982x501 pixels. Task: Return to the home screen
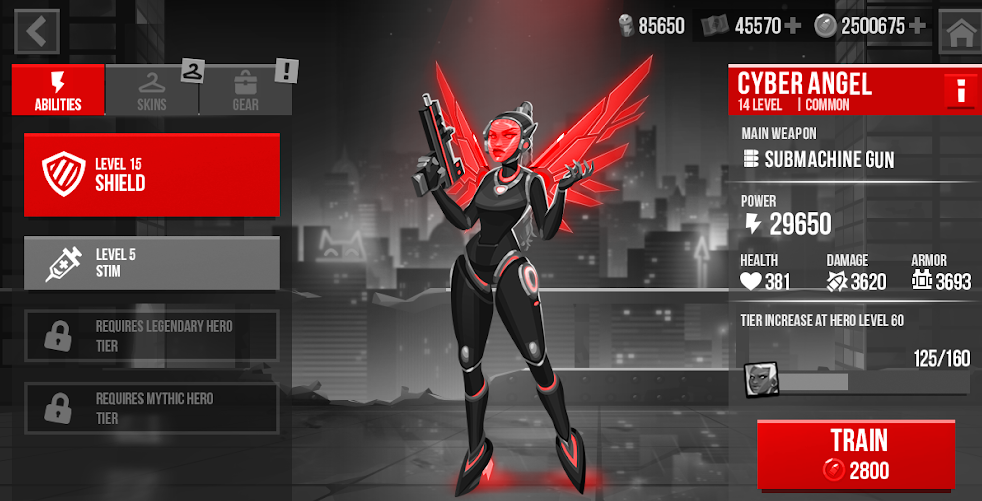click(x=960, y=32)
